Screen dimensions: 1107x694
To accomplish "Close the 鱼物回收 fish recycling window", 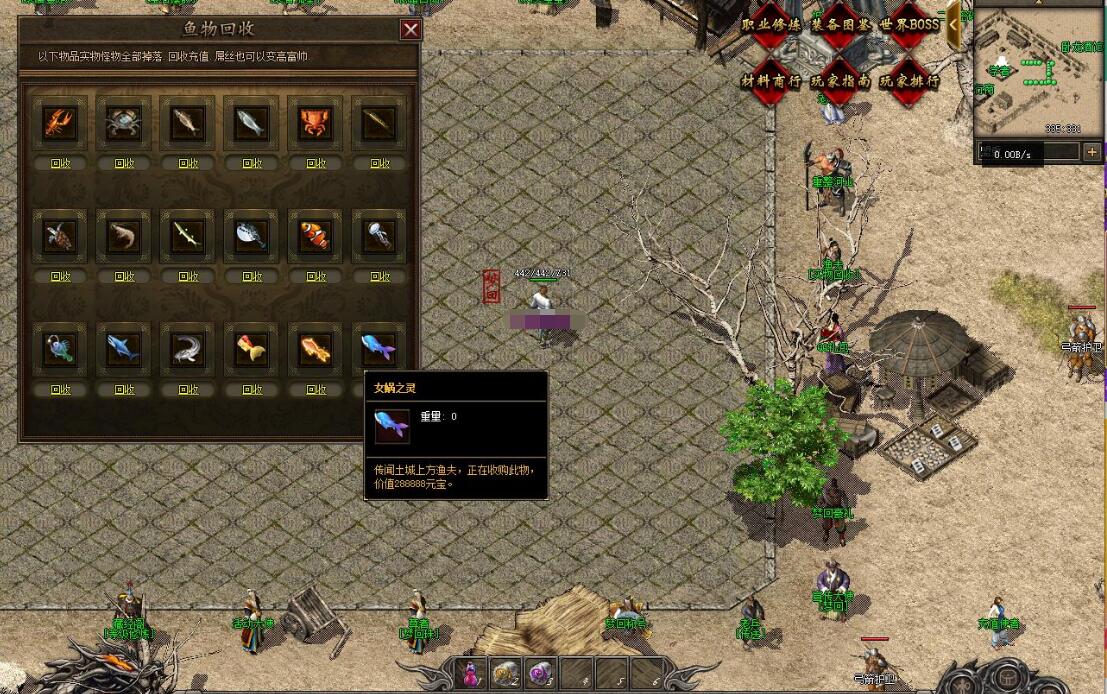I will [410, 30].
